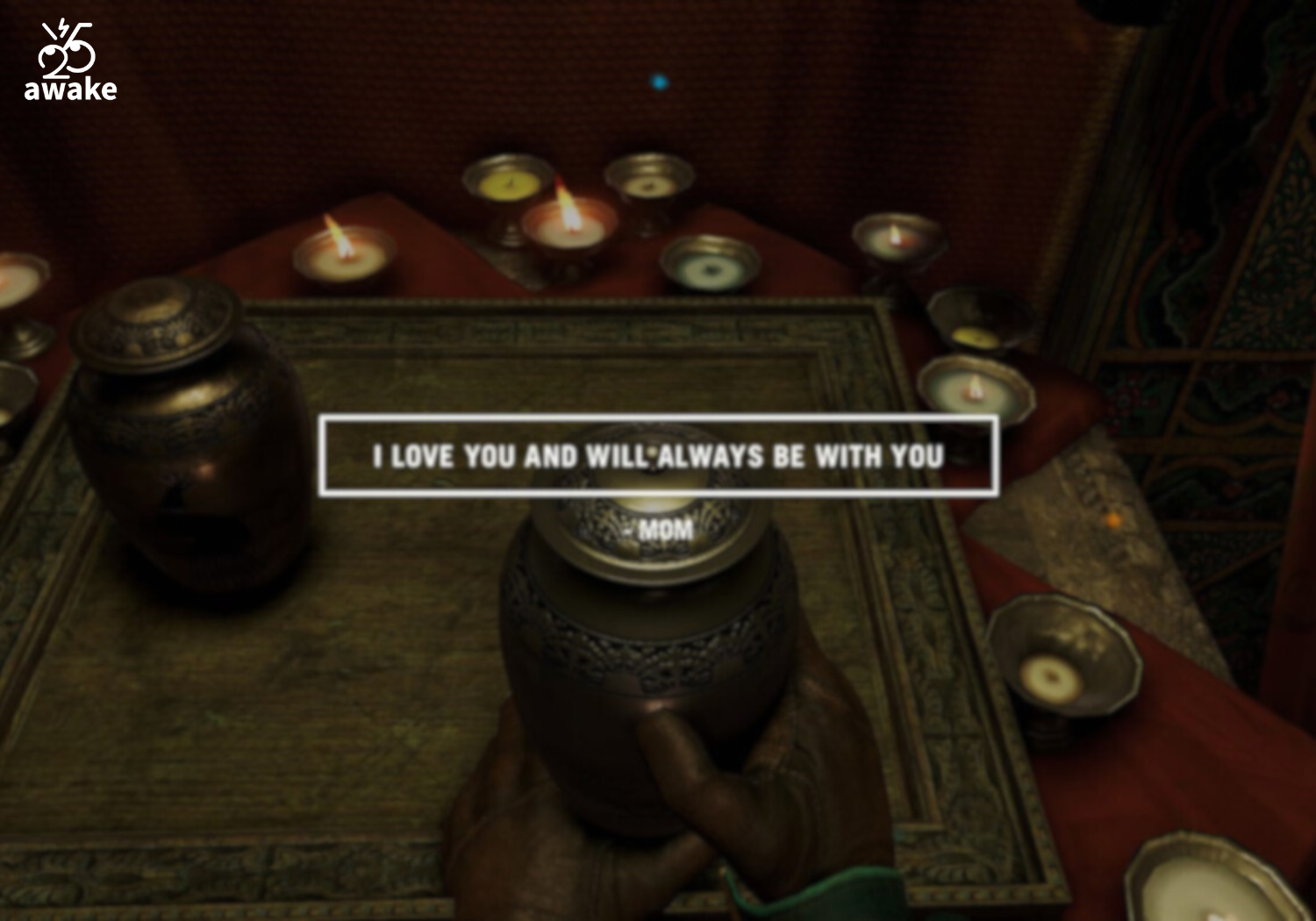
Task: Click the 25 awake logo
Action: 69,61
